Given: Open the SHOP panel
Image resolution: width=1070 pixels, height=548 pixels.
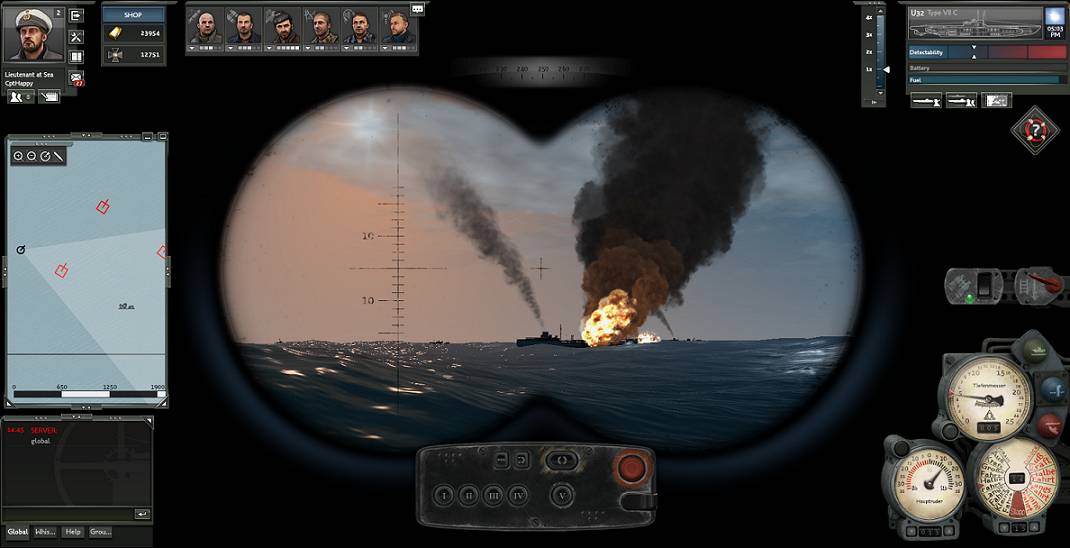Looking at the screenshot, I should (x=133, y=15).
